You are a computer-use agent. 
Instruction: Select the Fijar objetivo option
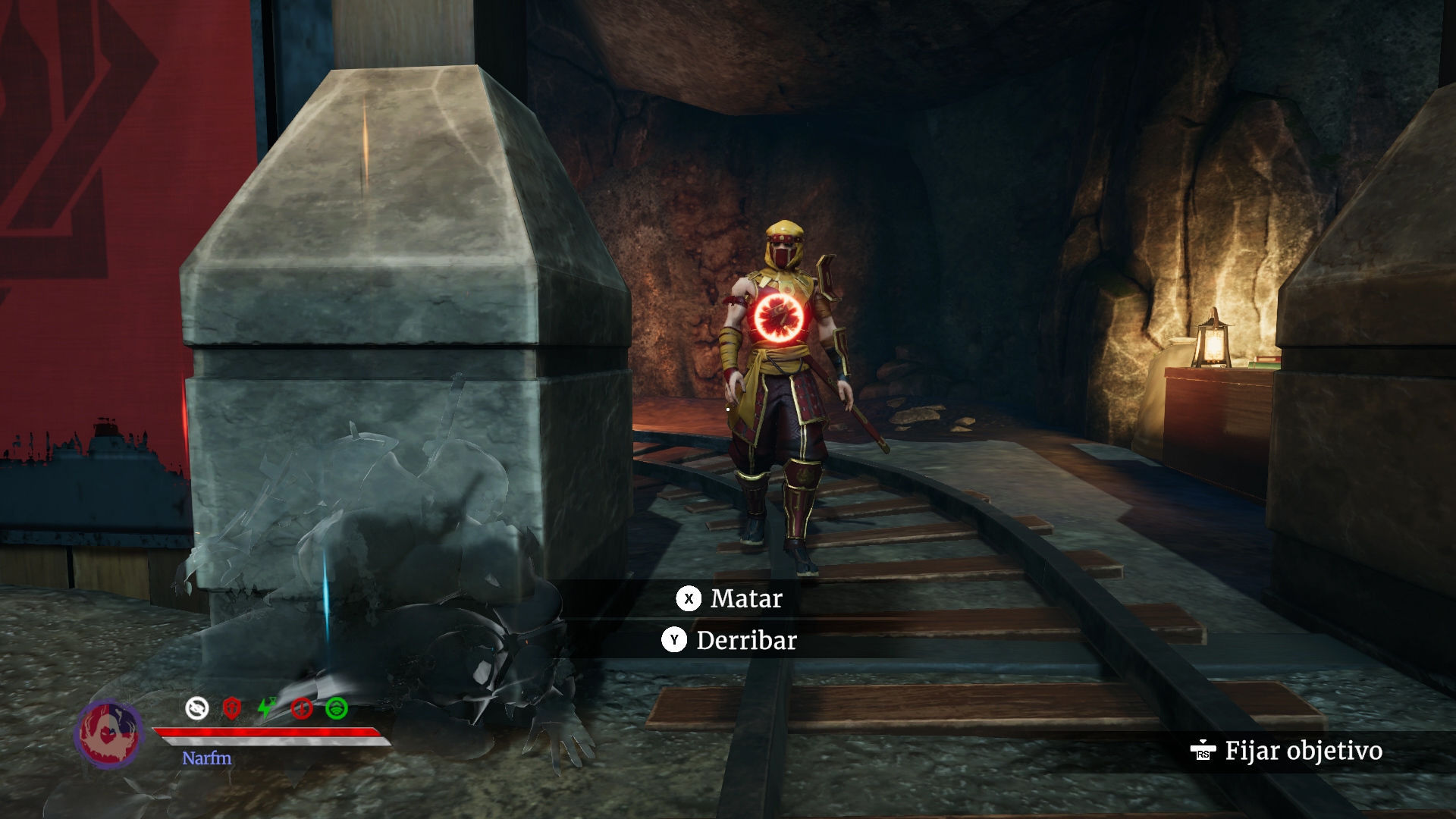pos(1288,751)
